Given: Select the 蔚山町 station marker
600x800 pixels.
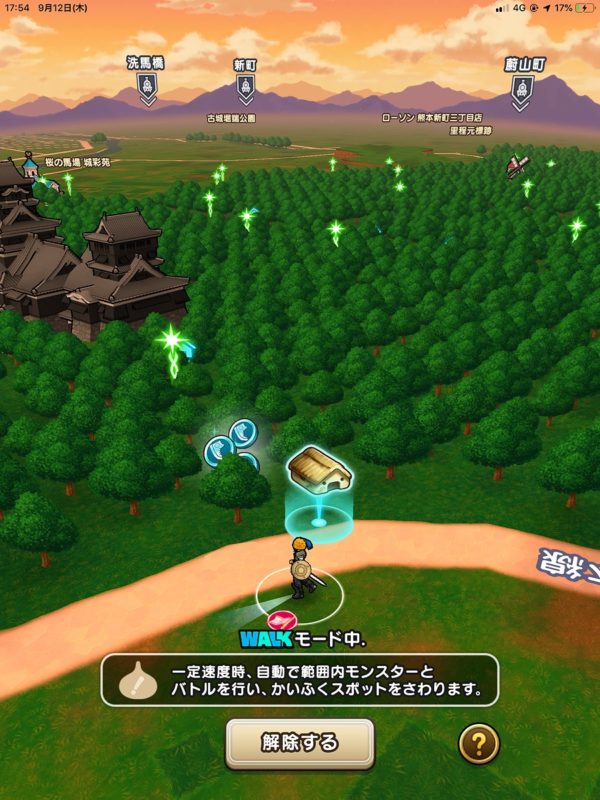Looking at the screenshot, I should coord(523,90).
